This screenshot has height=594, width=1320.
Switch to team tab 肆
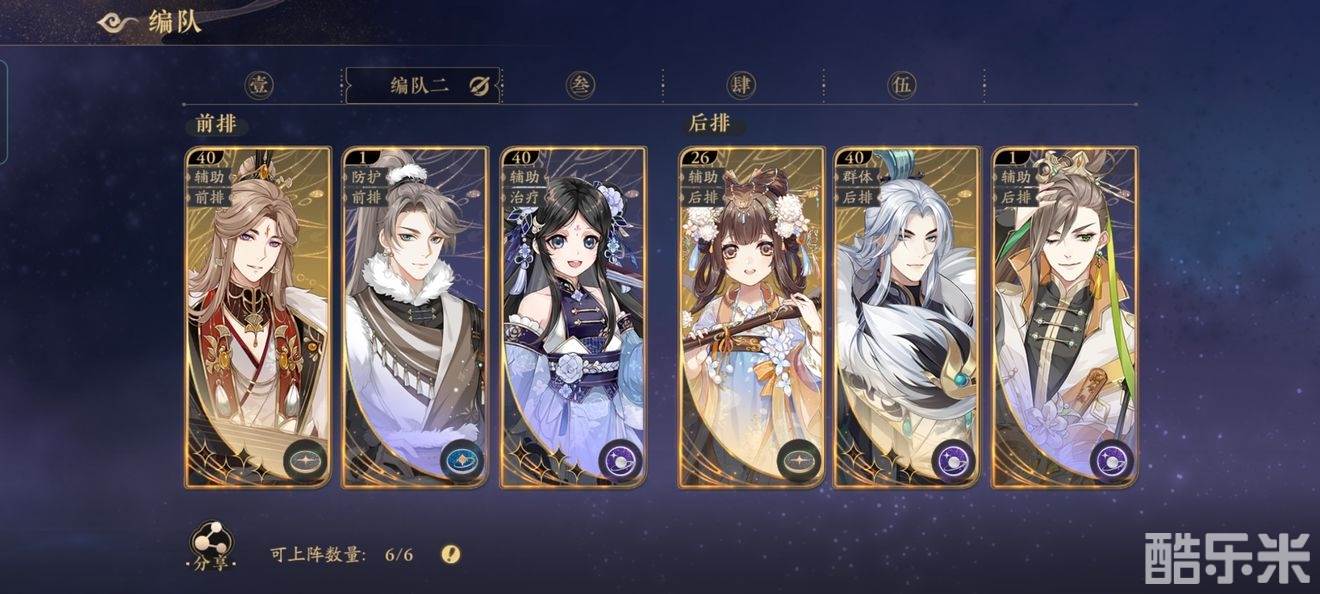(x=741, y=85)
